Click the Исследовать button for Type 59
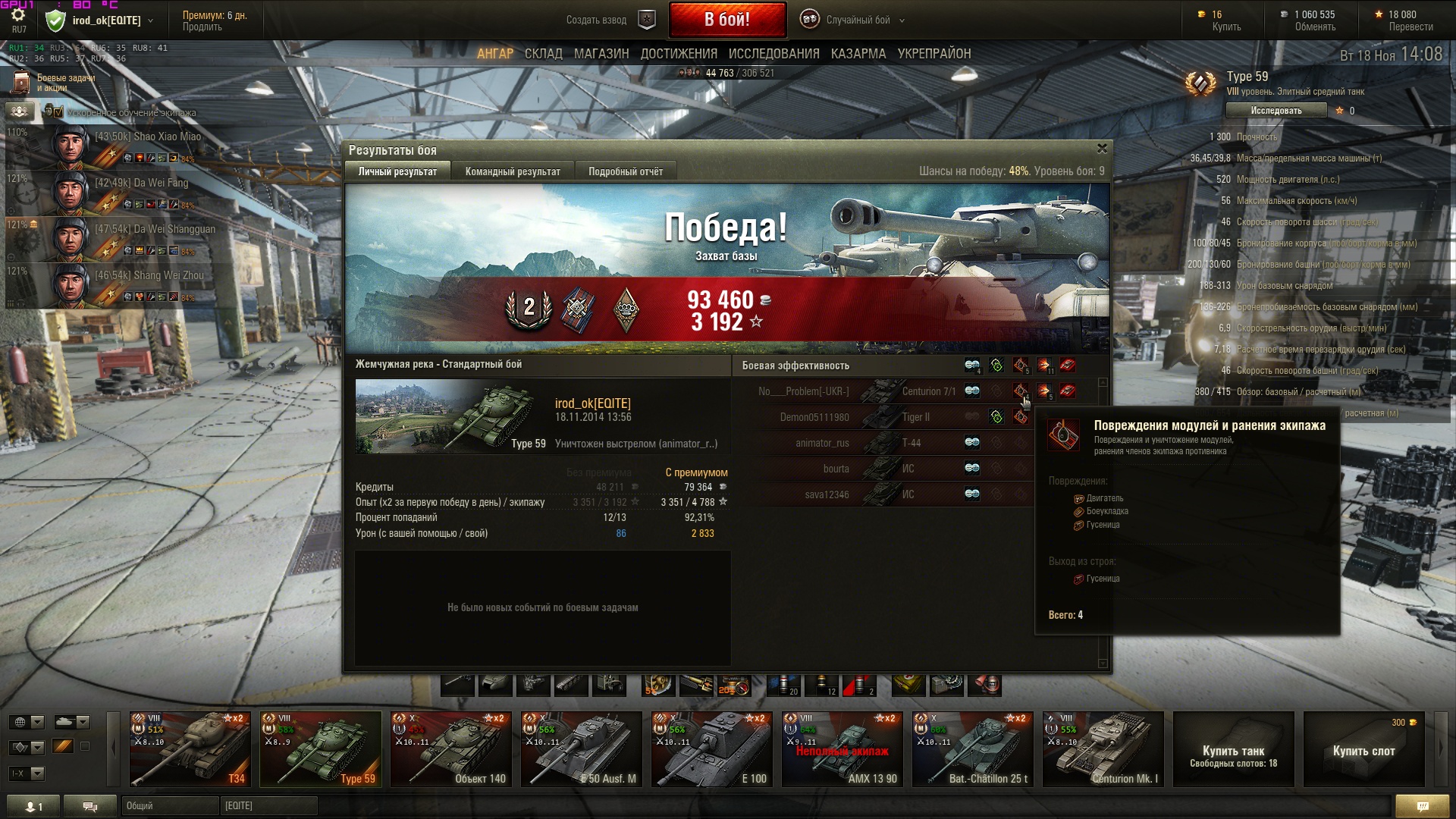The width and height of the screenshot is (1456, 819). click(x=1276, y=111)
